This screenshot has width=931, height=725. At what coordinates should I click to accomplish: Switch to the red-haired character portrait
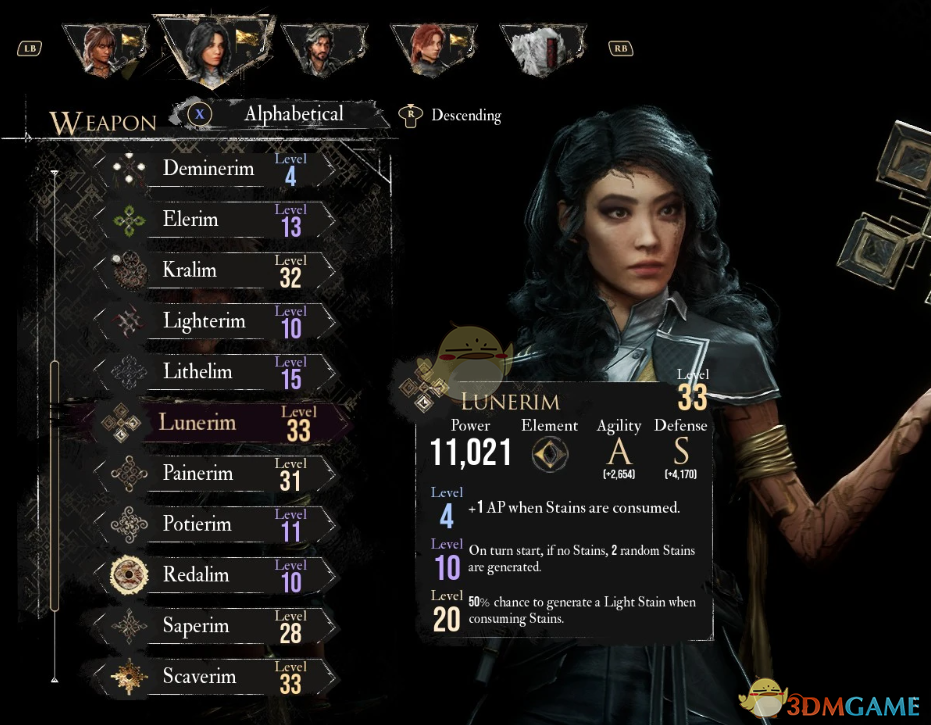(x=427, y=49)
